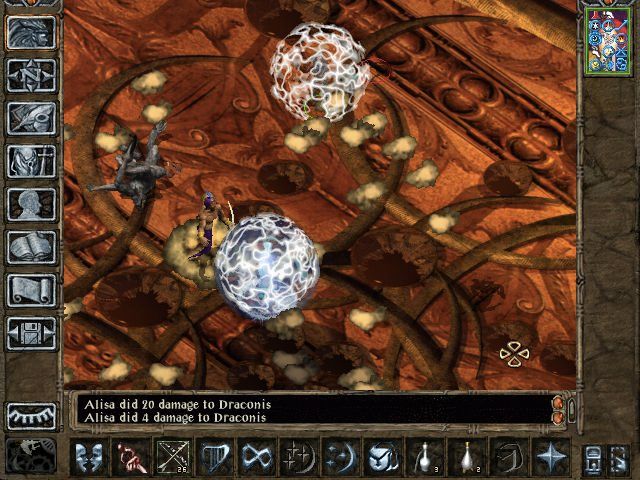
Task: Click the four sparkles spell button
Action: pos(298,457)
